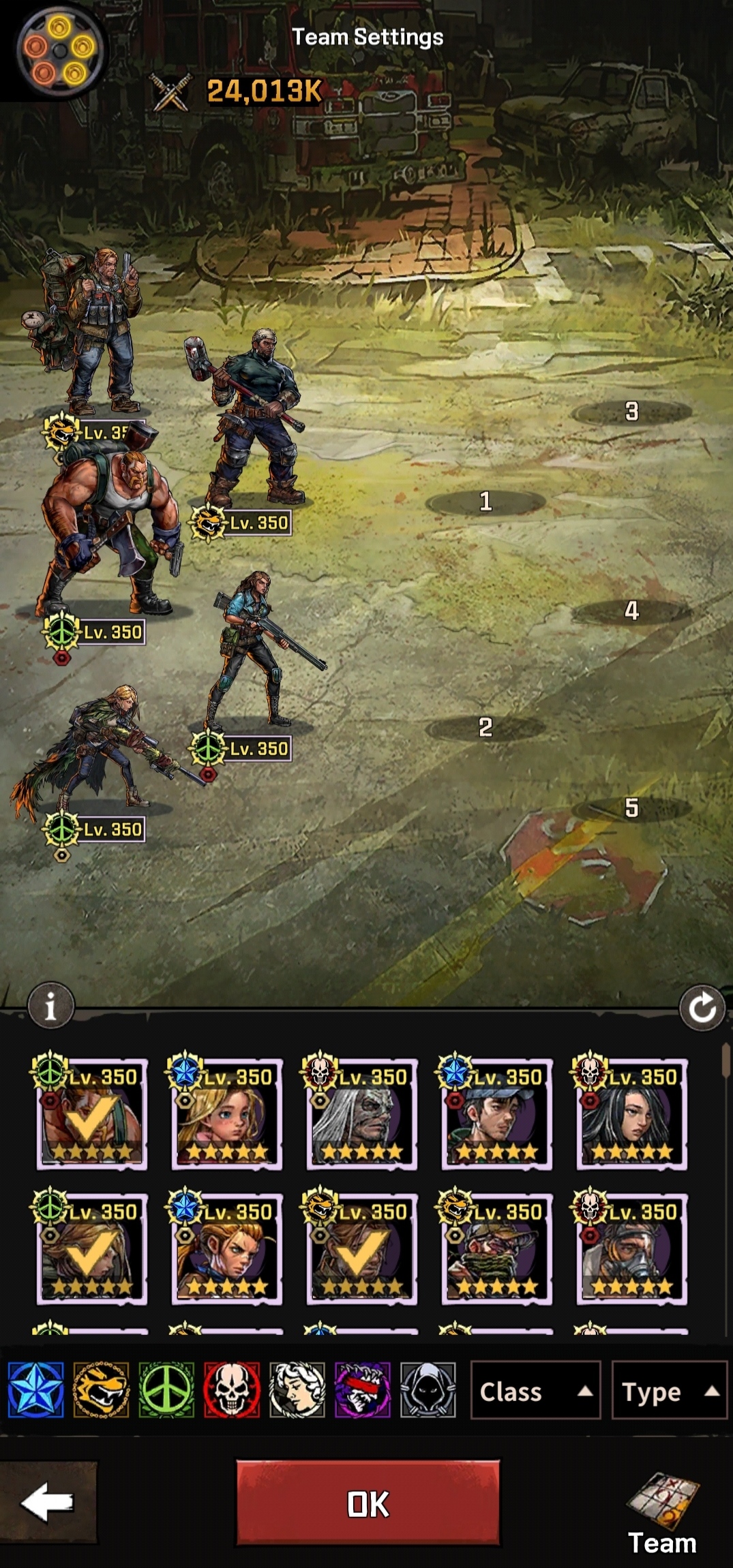
Task: Filter heroes by green peace faction
Action: (166, 1390)
